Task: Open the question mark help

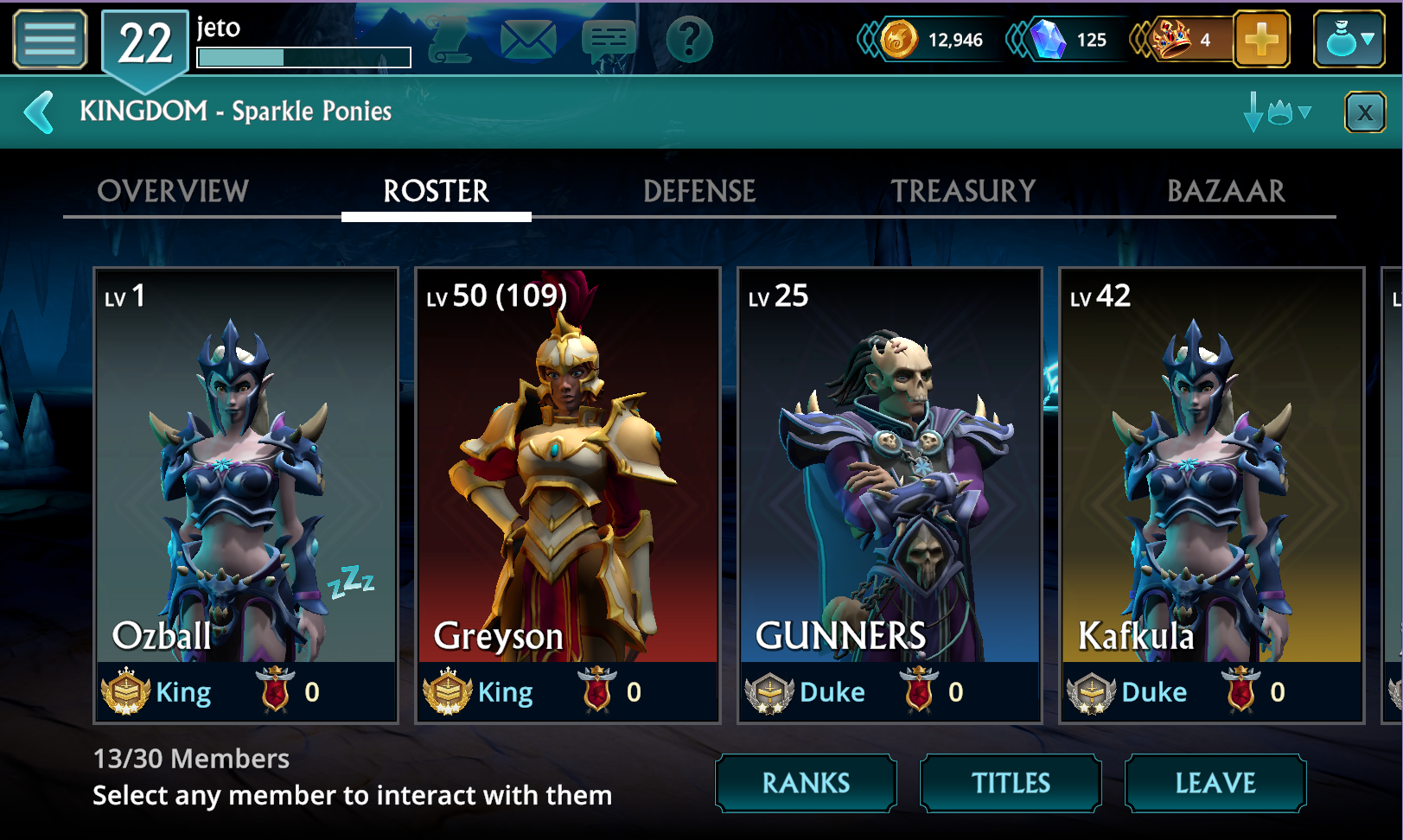Action: 689,39
